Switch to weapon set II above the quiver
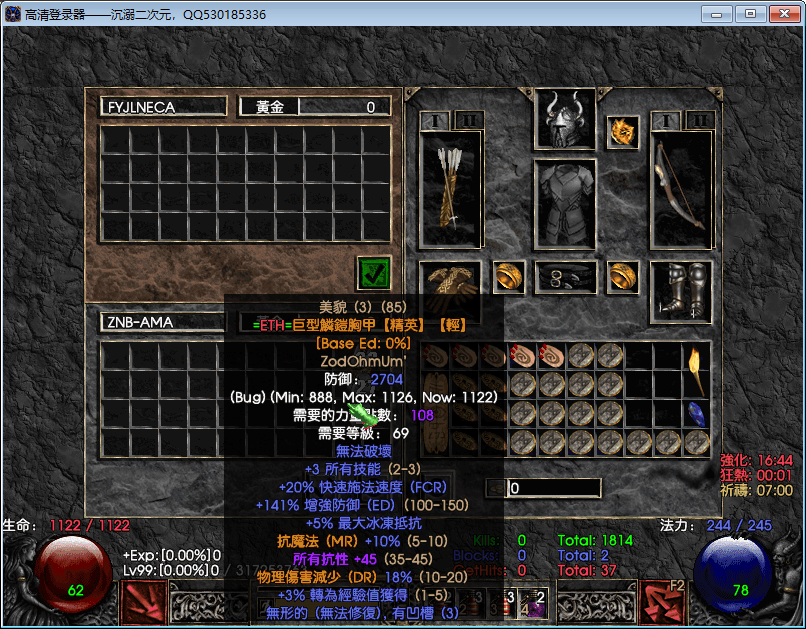Viewport: 806px width, 629px height. coord(468,121)
